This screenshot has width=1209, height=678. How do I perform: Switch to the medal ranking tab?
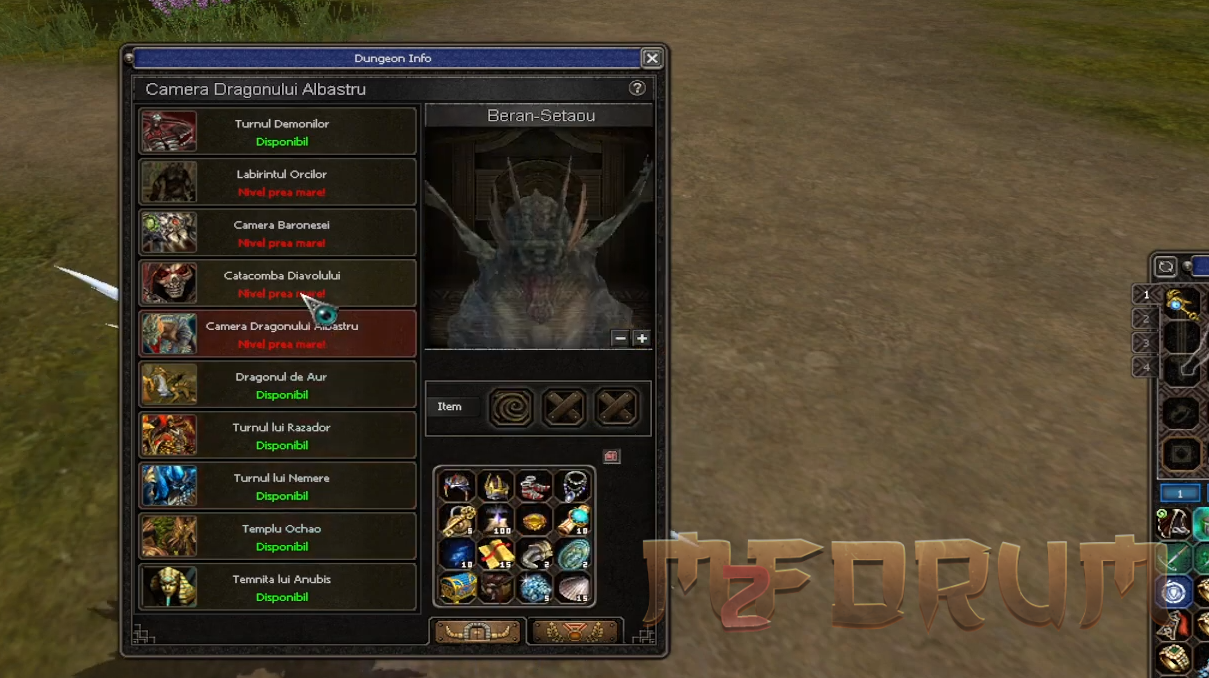click(574, 632)
